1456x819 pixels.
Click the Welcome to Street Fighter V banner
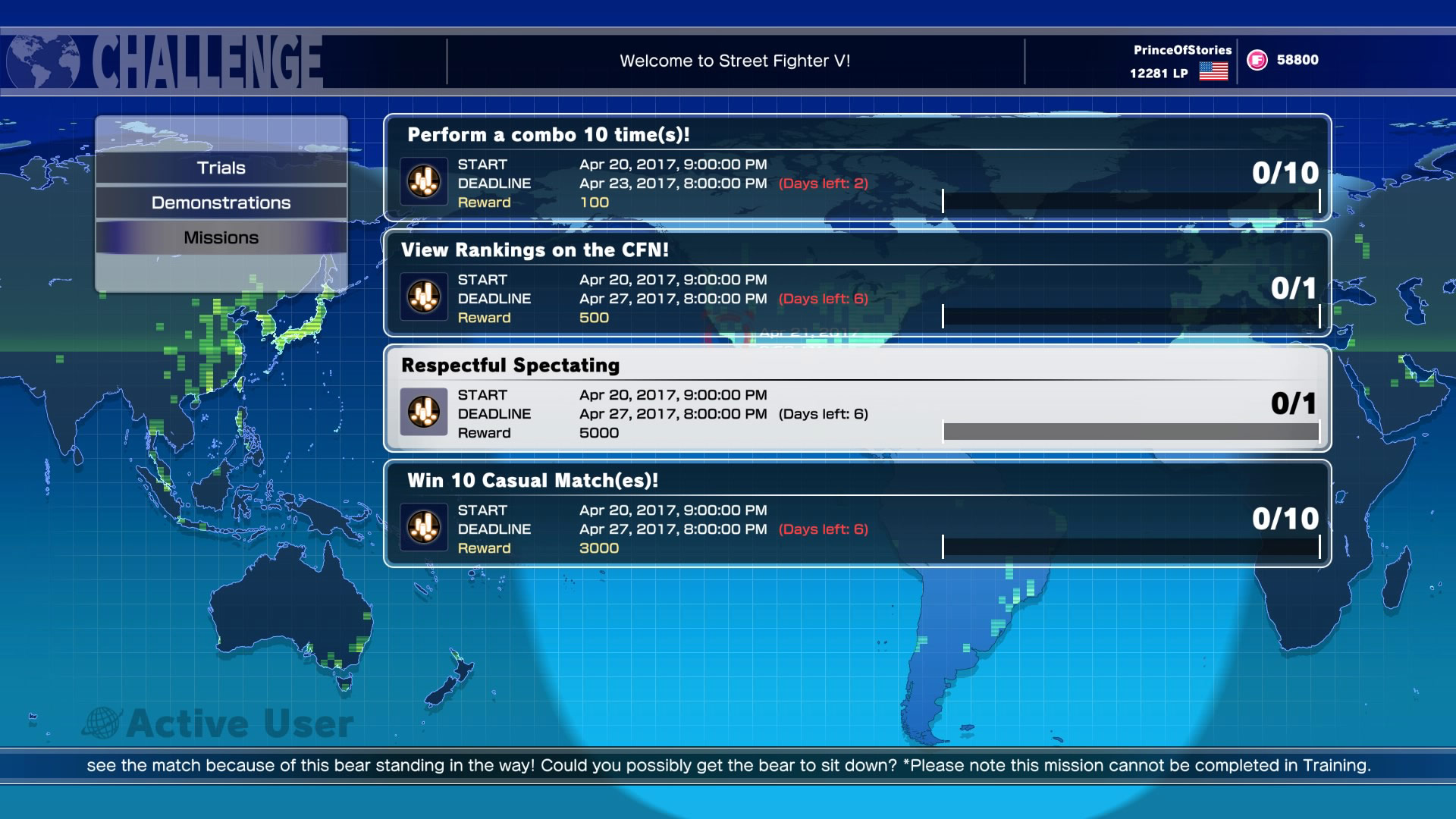pos(734,60)
